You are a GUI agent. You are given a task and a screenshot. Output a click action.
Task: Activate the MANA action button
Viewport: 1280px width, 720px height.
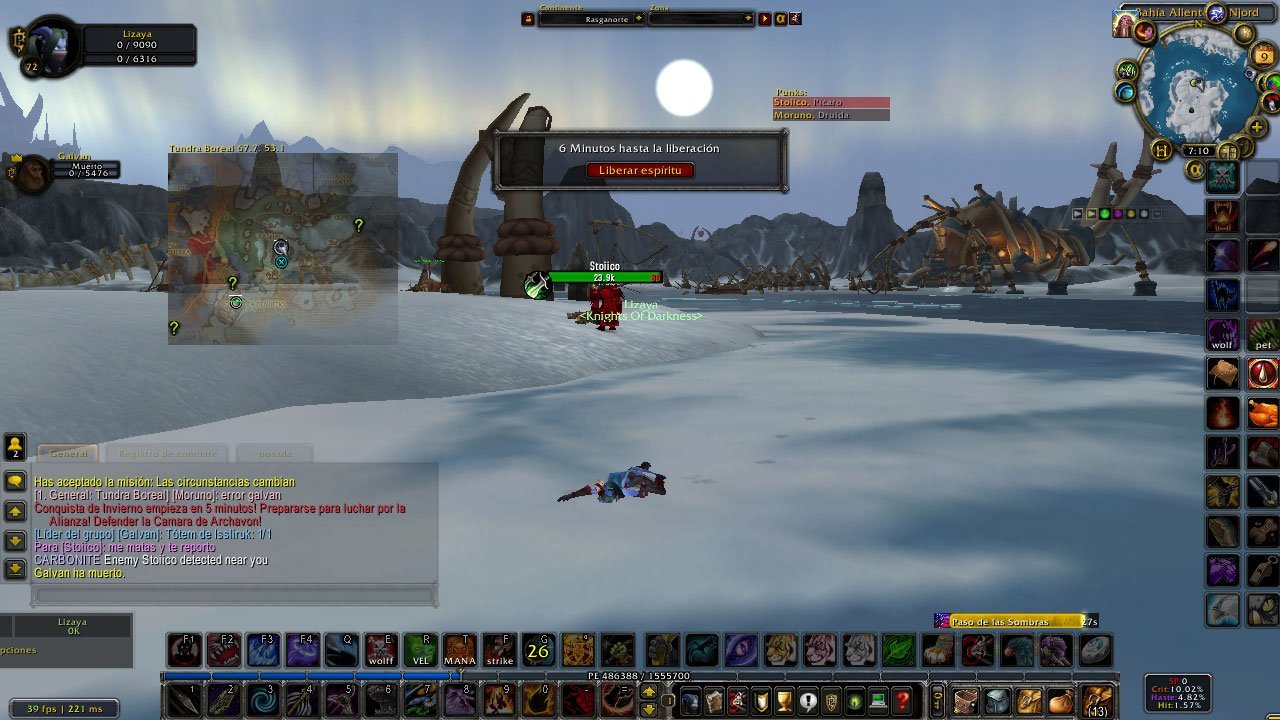(460, 650)
